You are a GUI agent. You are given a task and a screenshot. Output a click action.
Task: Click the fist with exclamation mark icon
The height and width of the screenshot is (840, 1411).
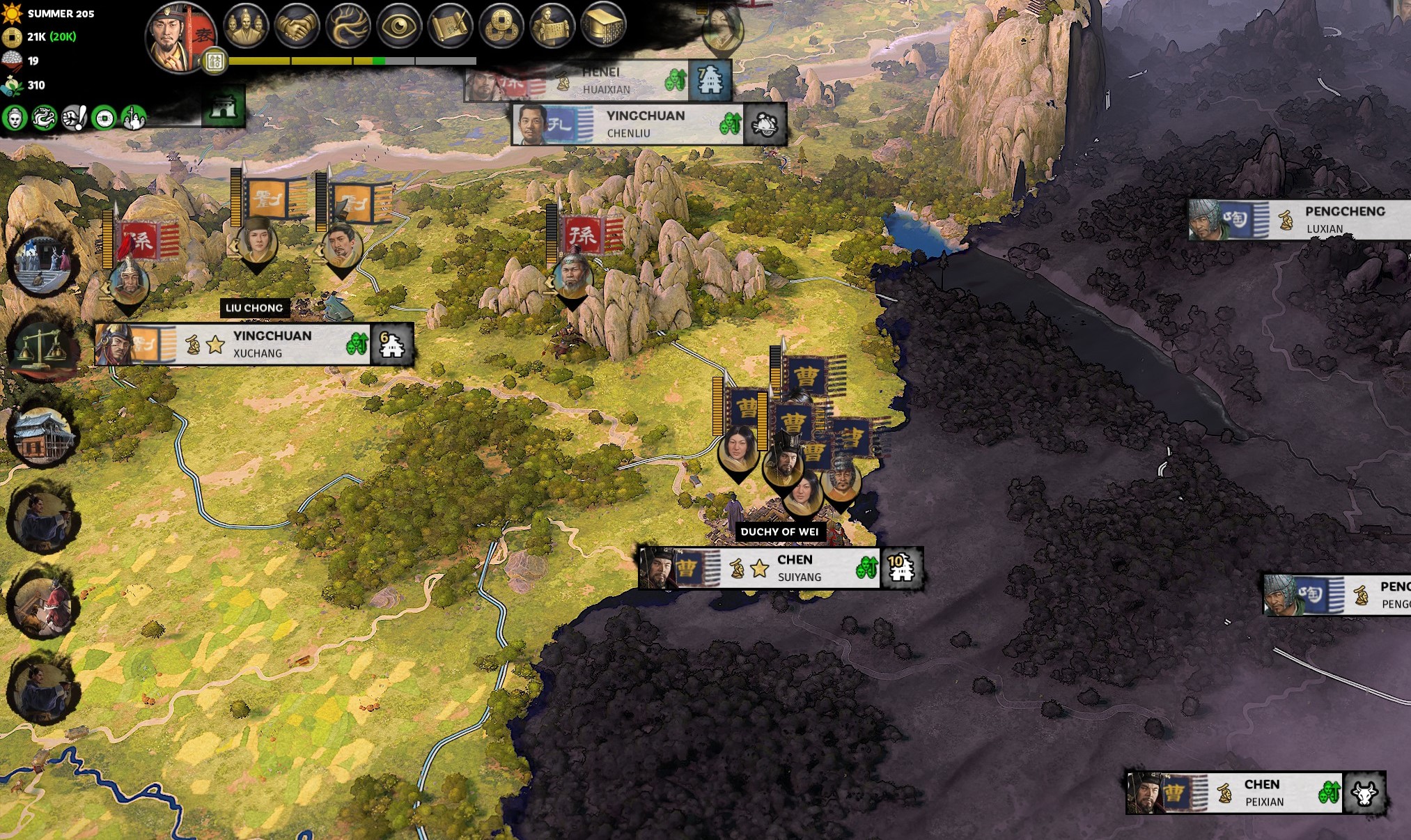click(x=74, y=118)
